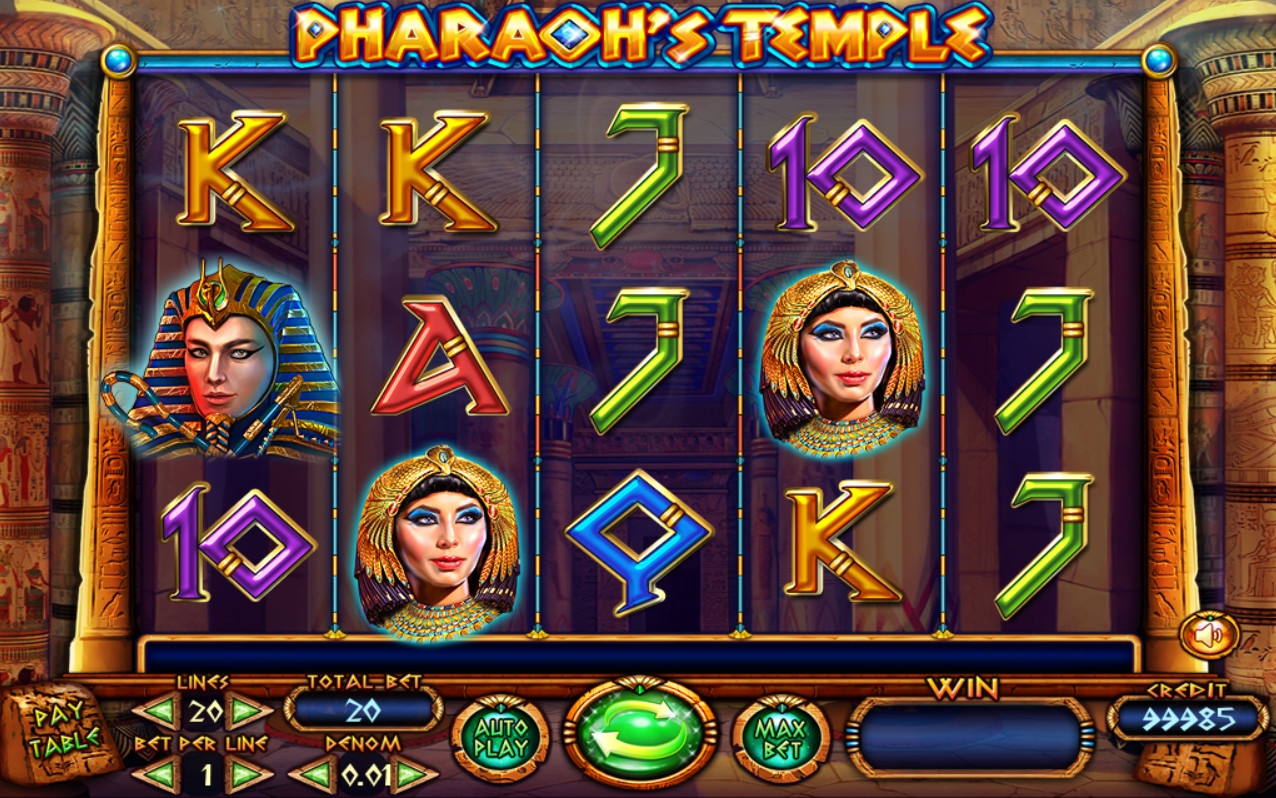Place the Max Bet
The image size is (1276, 798).
[781, 738]
